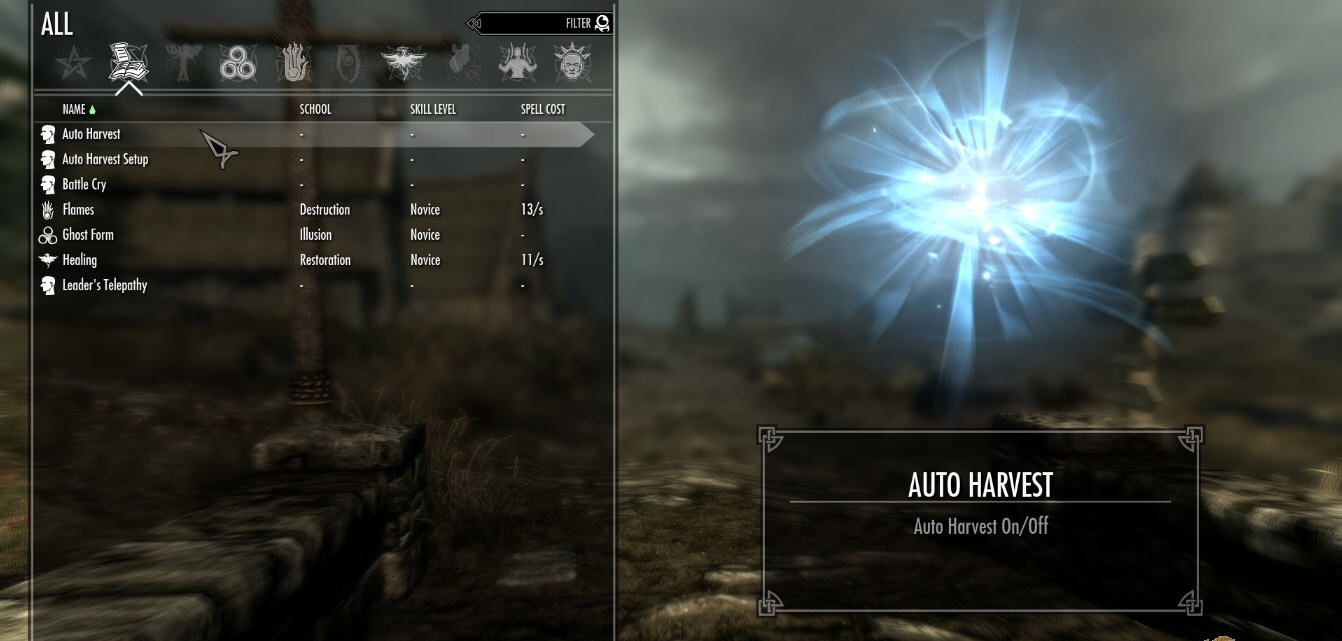The width and height of the screenshot is (1342, 641).
Task: Open the Active Effects face icon tab
Action: point(572,64)
